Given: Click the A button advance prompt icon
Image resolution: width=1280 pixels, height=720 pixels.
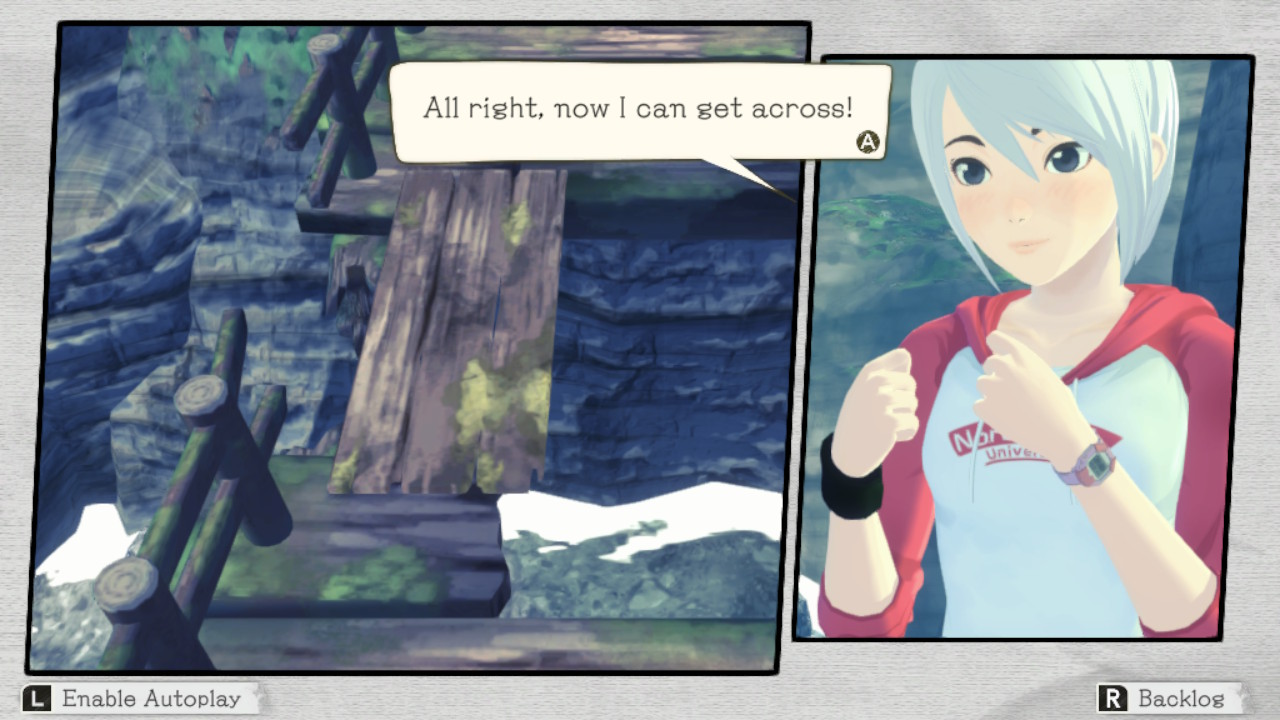Looking at the screenshot, I should coord(866,143).
